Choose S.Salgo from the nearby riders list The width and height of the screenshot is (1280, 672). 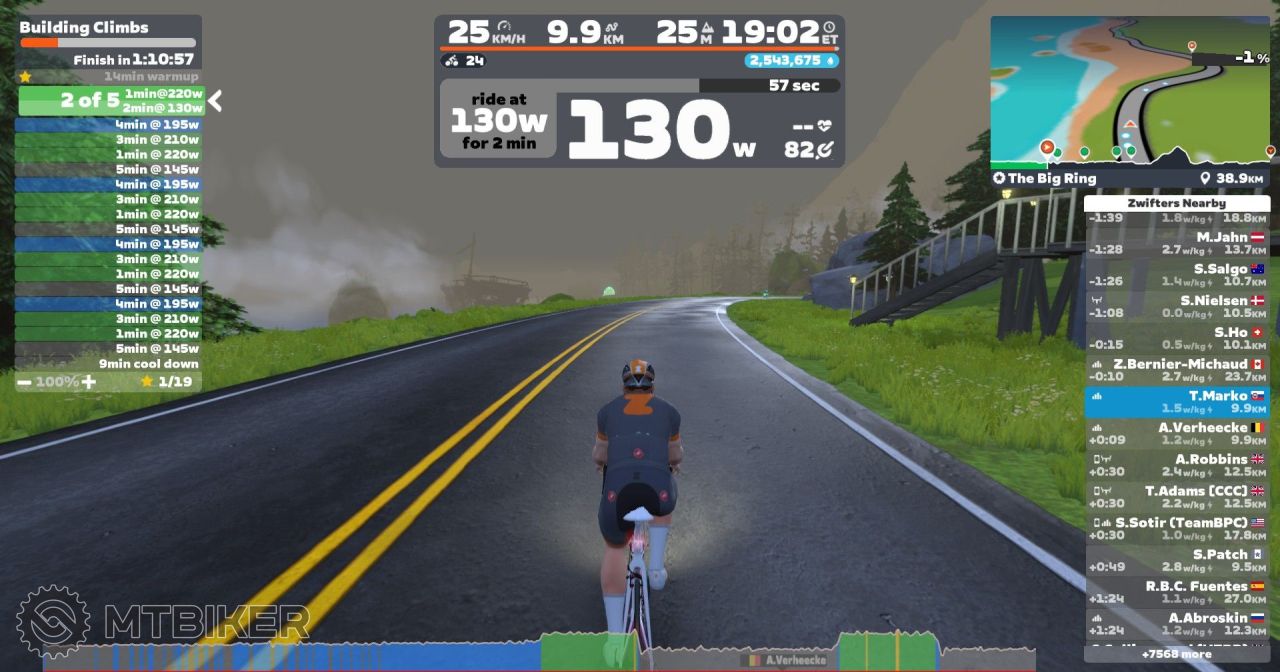click(x=1177, y=275)
